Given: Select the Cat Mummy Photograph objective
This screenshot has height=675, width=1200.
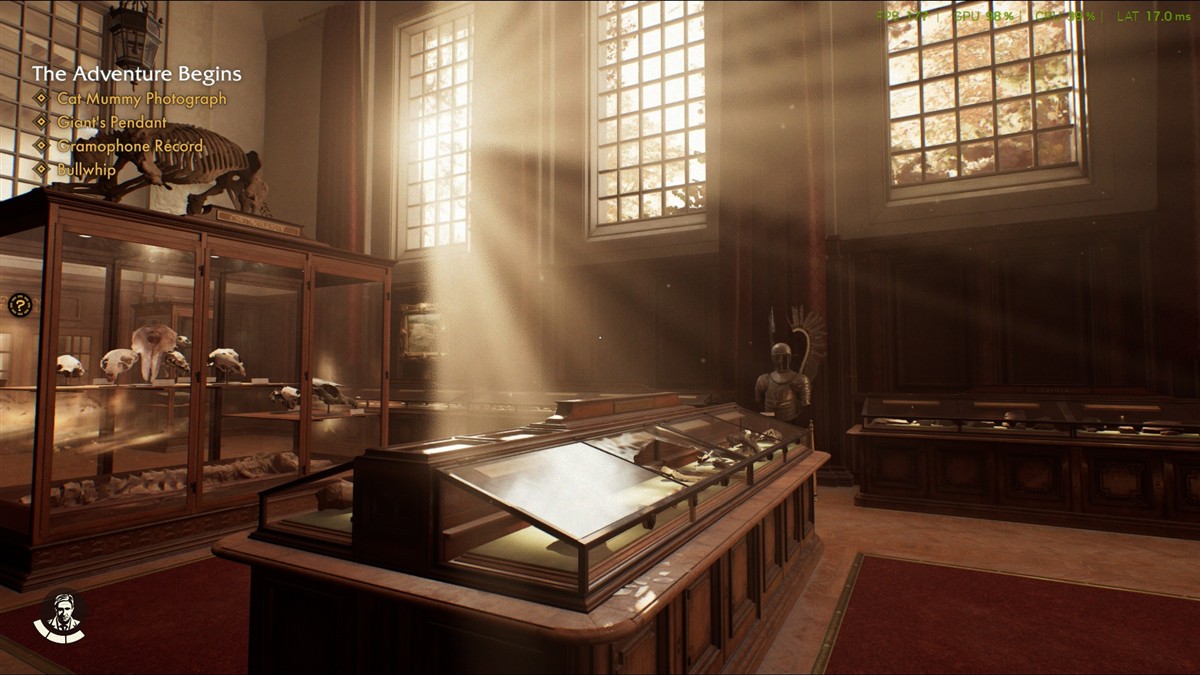Looking at the screenshot, I should coord(141,99).
